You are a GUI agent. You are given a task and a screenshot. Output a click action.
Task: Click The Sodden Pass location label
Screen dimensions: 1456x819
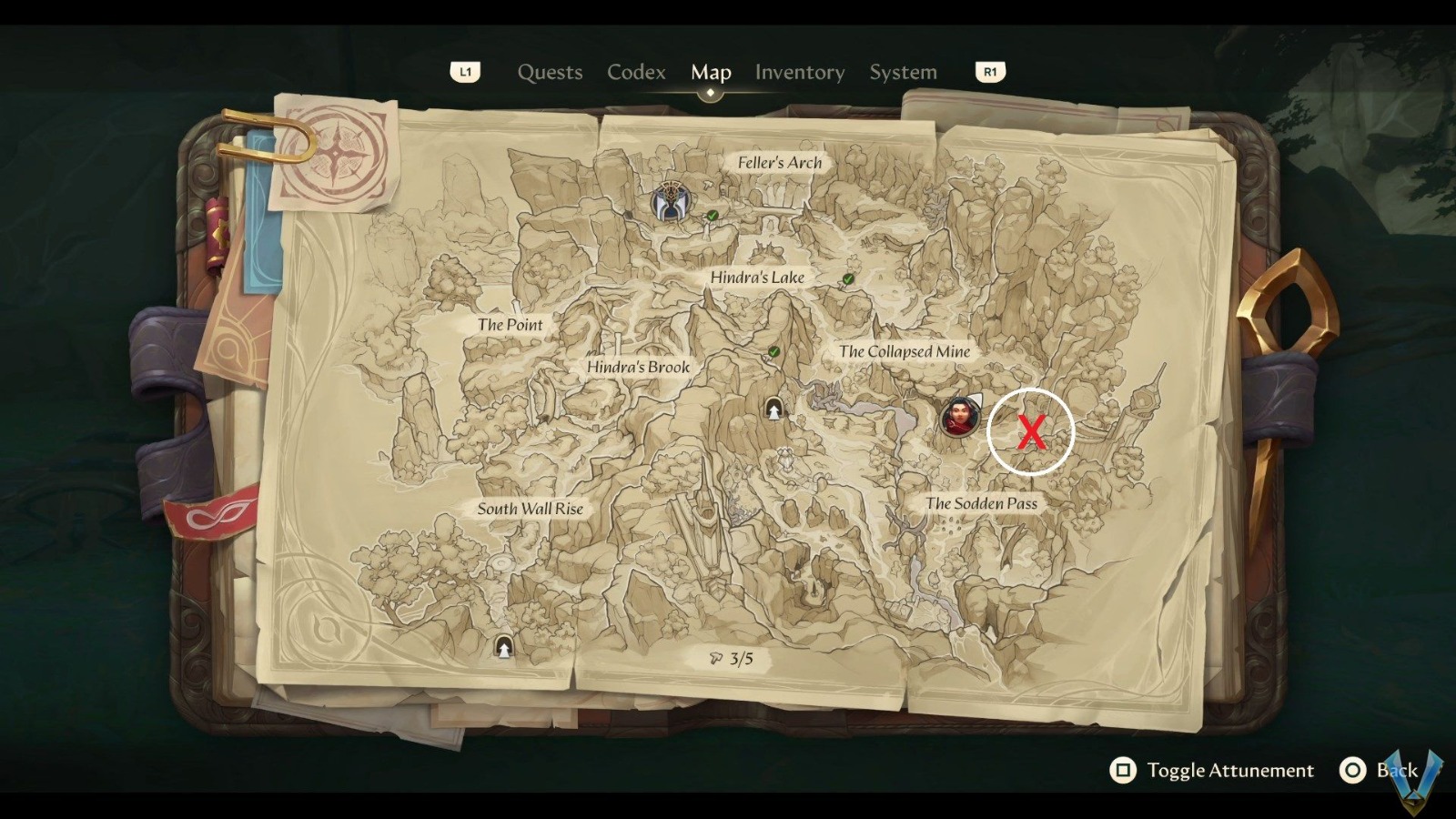click(982, 503)
